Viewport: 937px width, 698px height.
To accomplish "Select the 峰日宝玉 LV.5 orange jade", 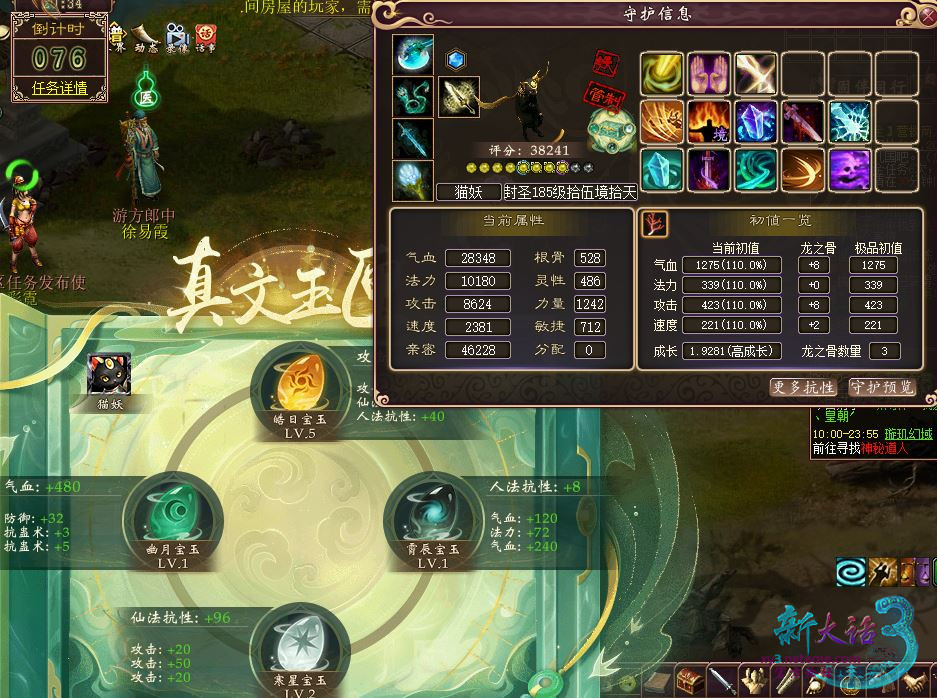I will point(299,384).
